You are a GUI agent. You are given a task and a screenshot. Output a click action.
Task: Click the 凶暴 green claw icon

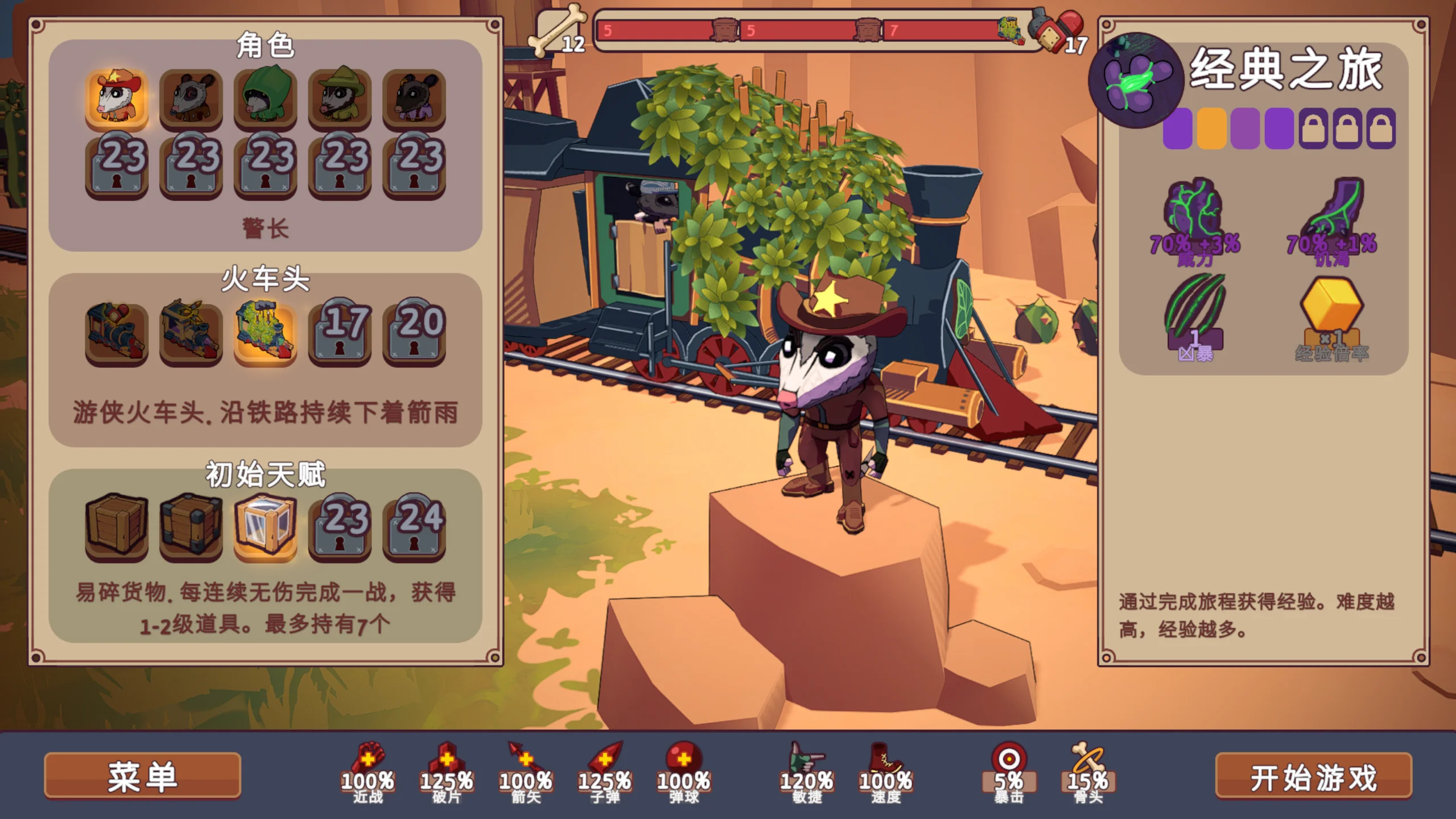point(1195,310)
